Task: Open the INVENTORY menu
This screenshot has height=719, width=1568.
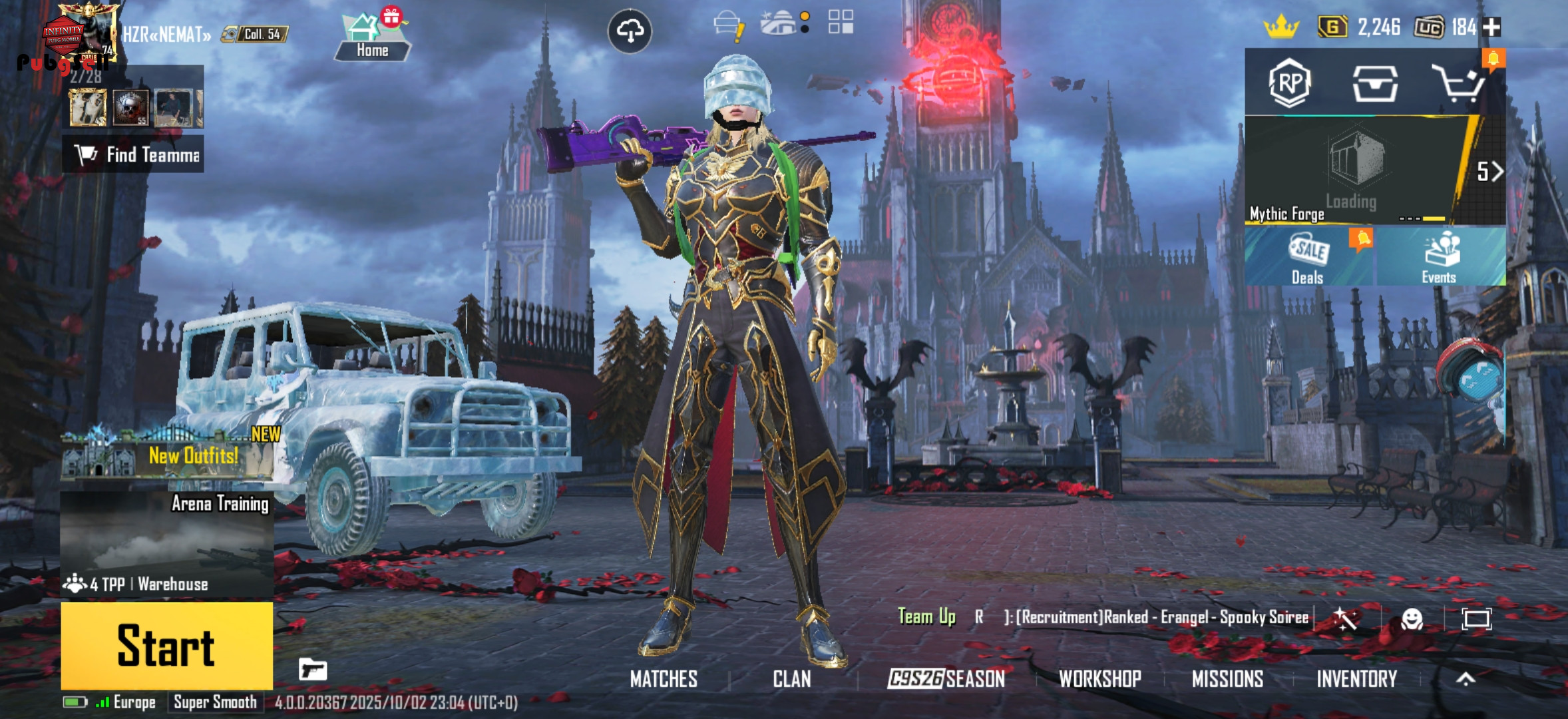Action: (x=1356, y=678)
